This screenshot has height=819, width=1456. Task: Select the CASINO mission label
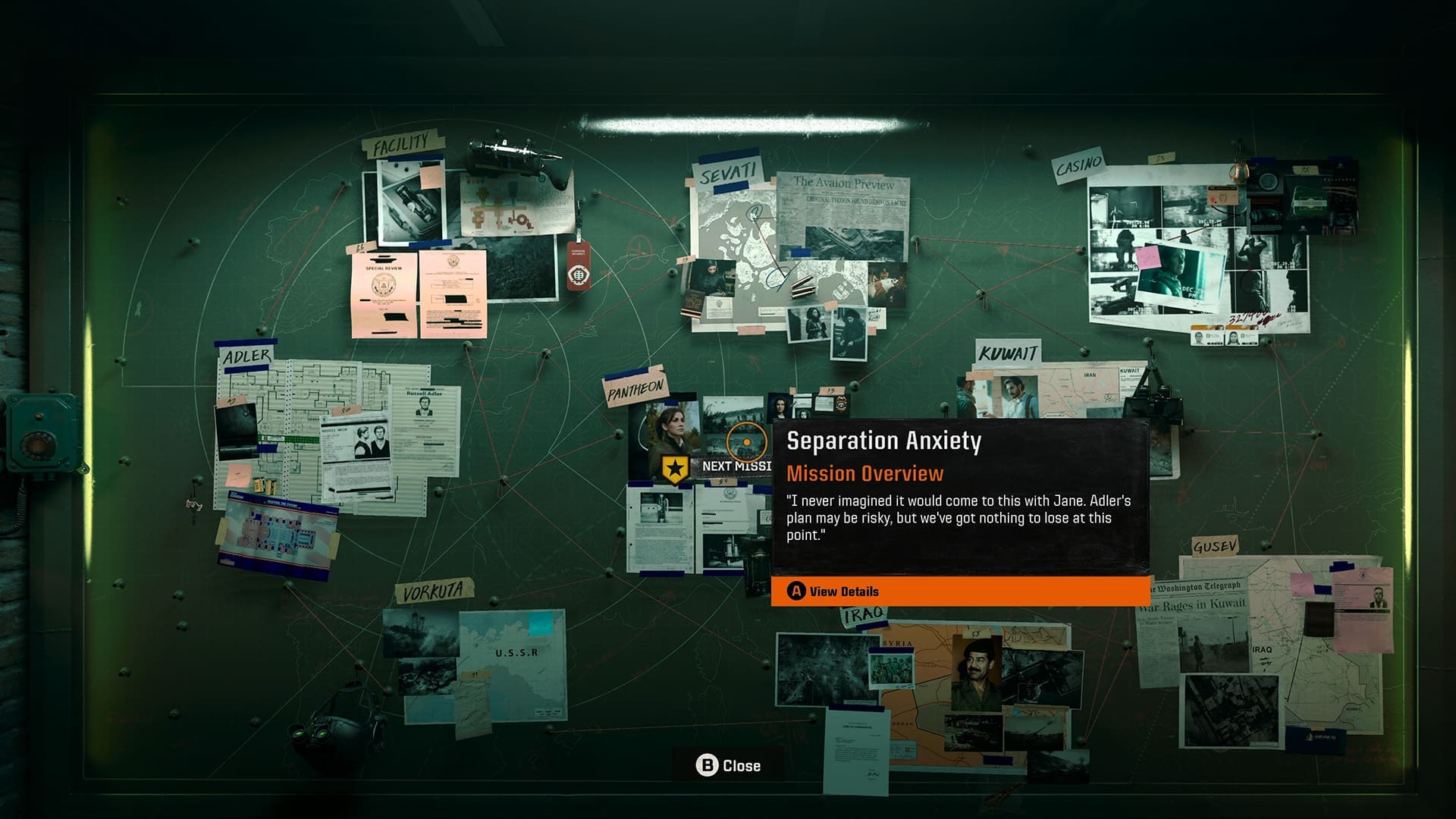pos(1078,165)
